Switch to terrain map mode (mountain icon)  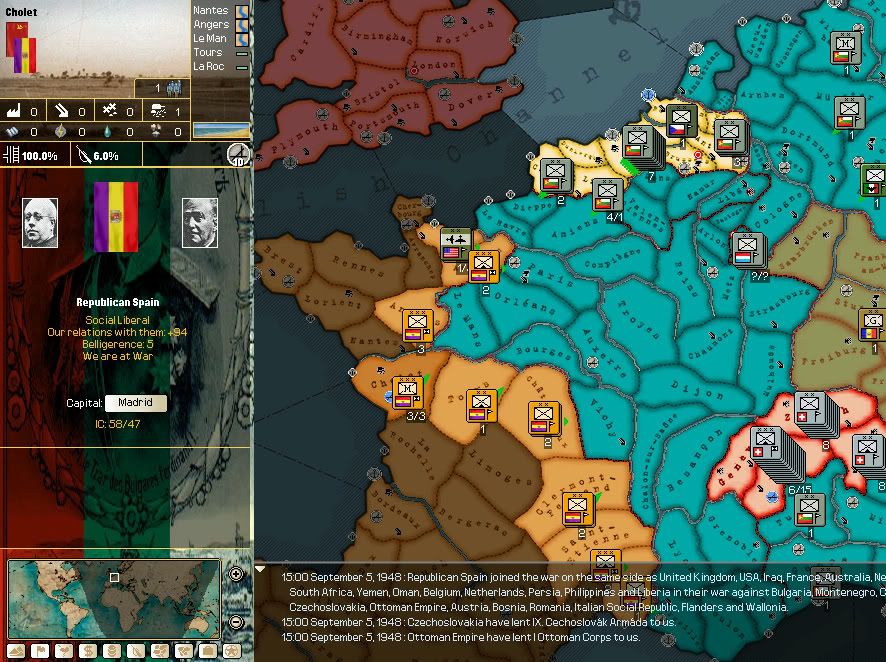14,651
